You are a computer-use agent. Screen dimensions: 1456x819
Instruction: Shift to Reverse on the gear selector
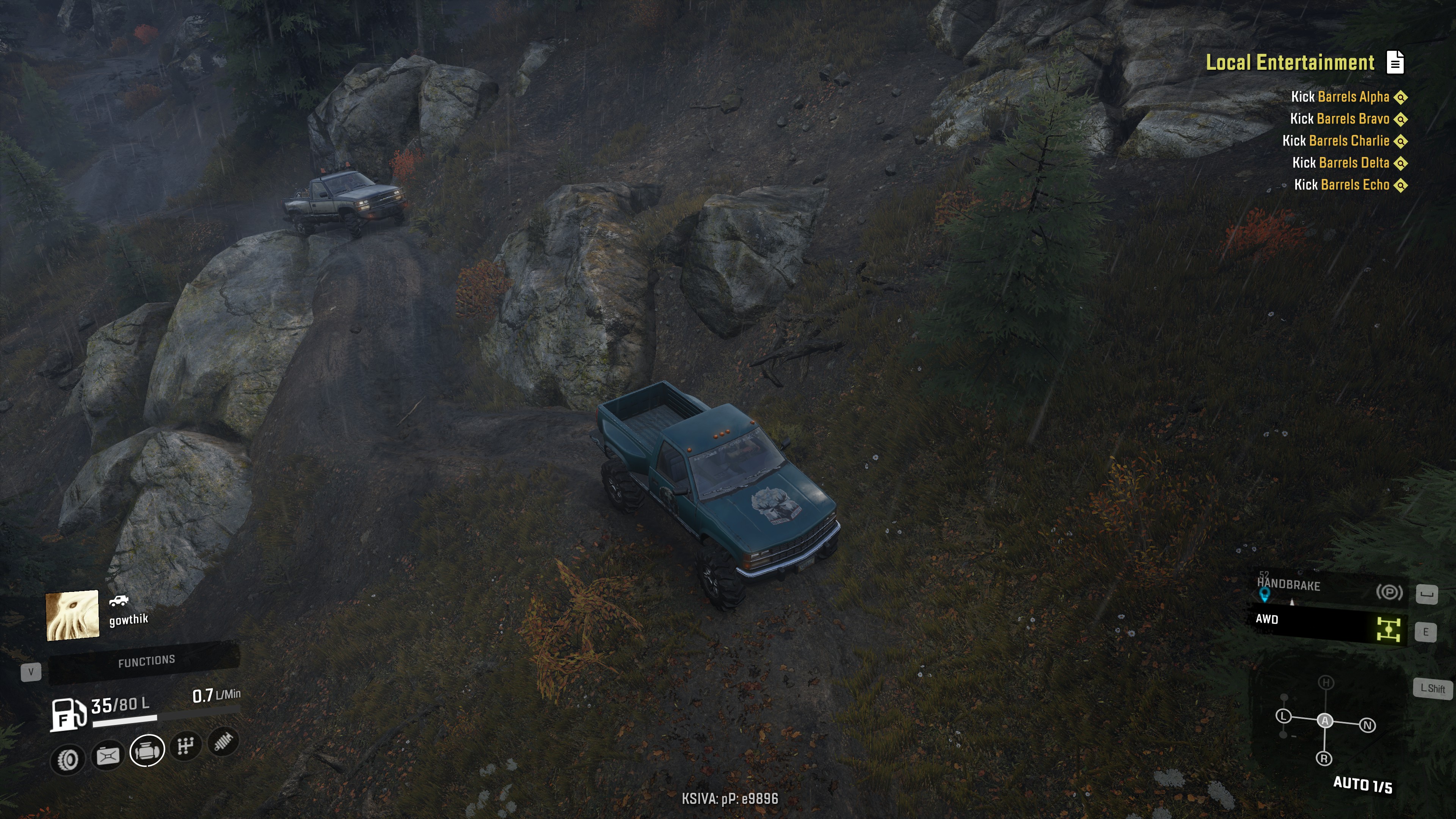(x=1324, y=758)
